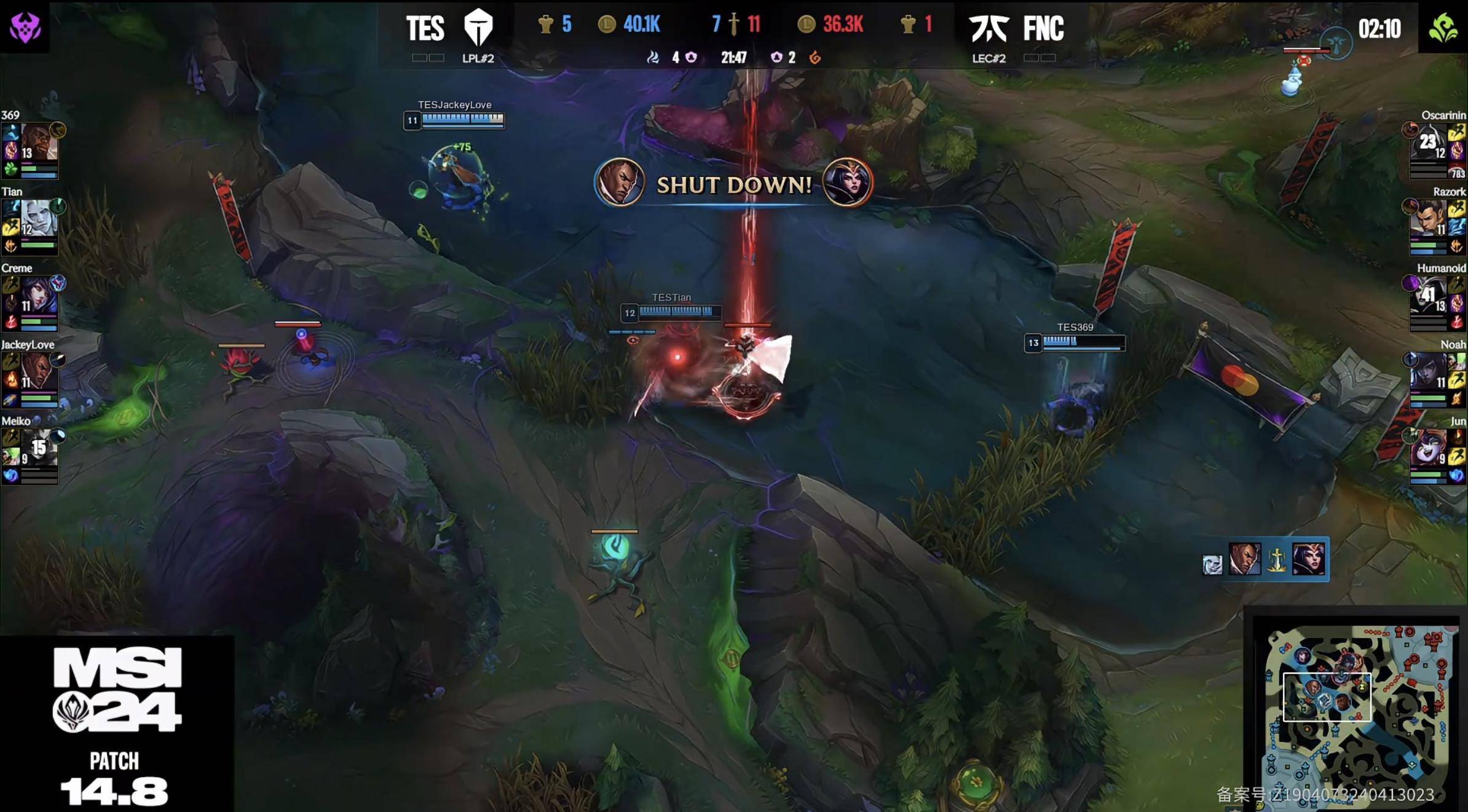Select Humanoid's champion portrait
This screenshot has width=1468, height=812.
[x=1427, y=296]
